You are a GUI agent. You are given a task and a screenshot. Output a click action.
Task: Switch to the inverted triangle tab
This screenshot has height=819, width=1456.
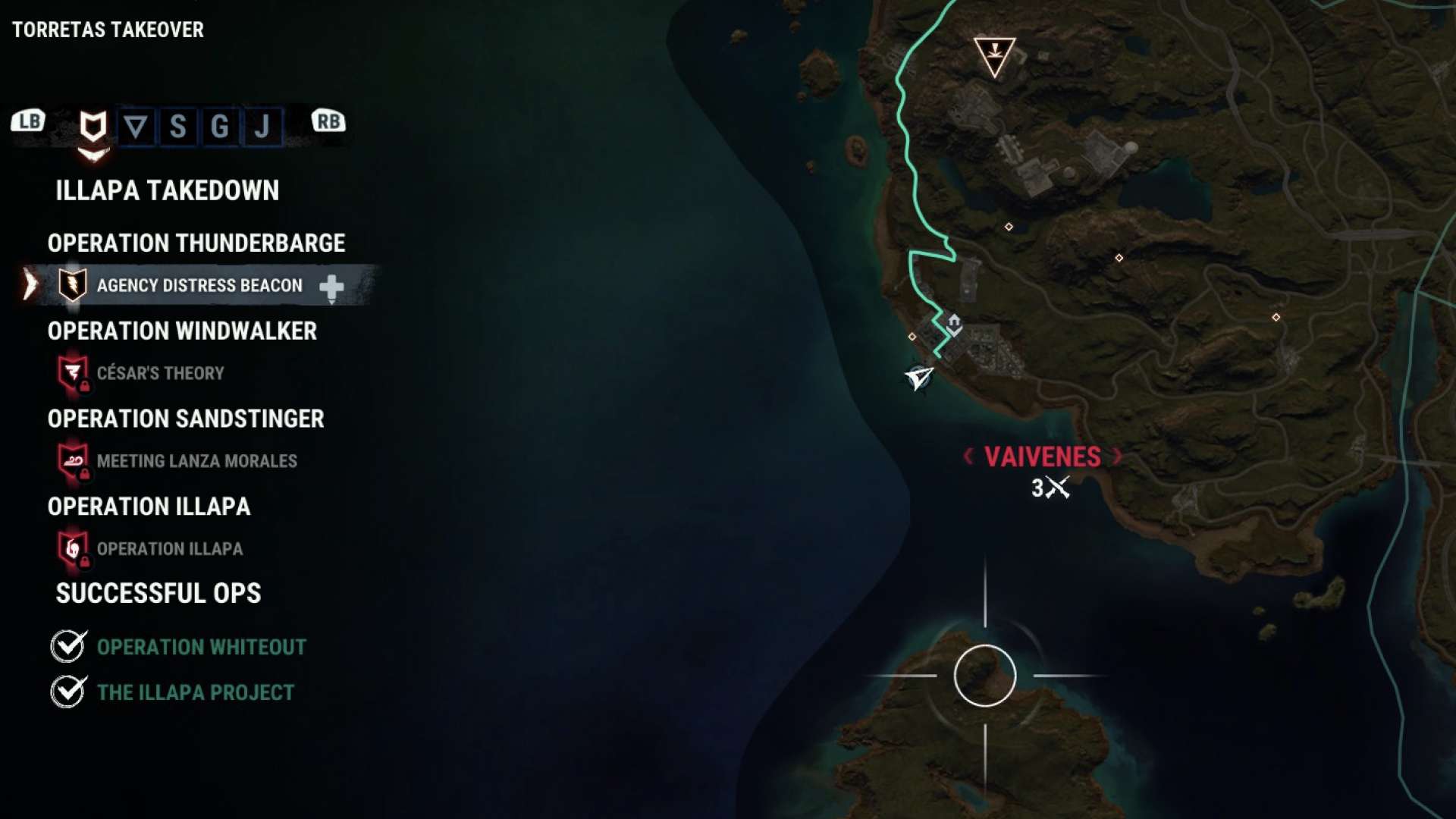pos(136,127)
